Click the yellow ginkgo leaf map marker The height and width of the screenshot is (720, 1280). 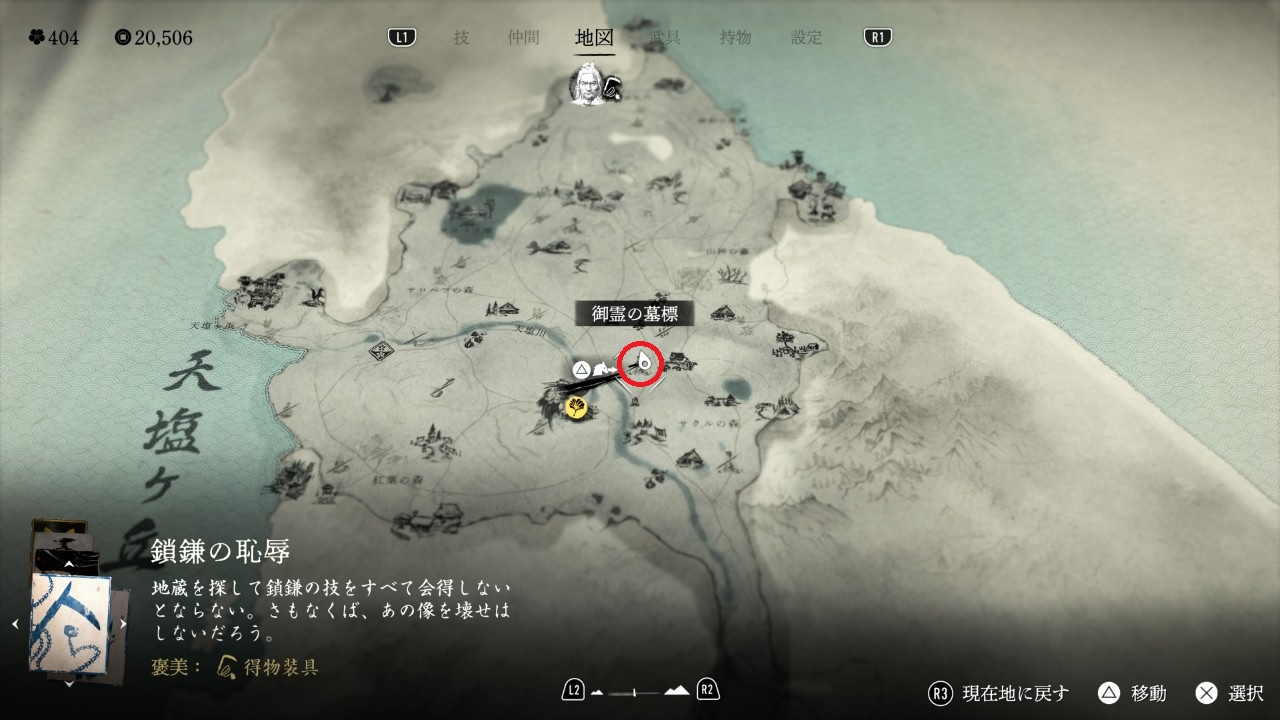tap(577, 406)
